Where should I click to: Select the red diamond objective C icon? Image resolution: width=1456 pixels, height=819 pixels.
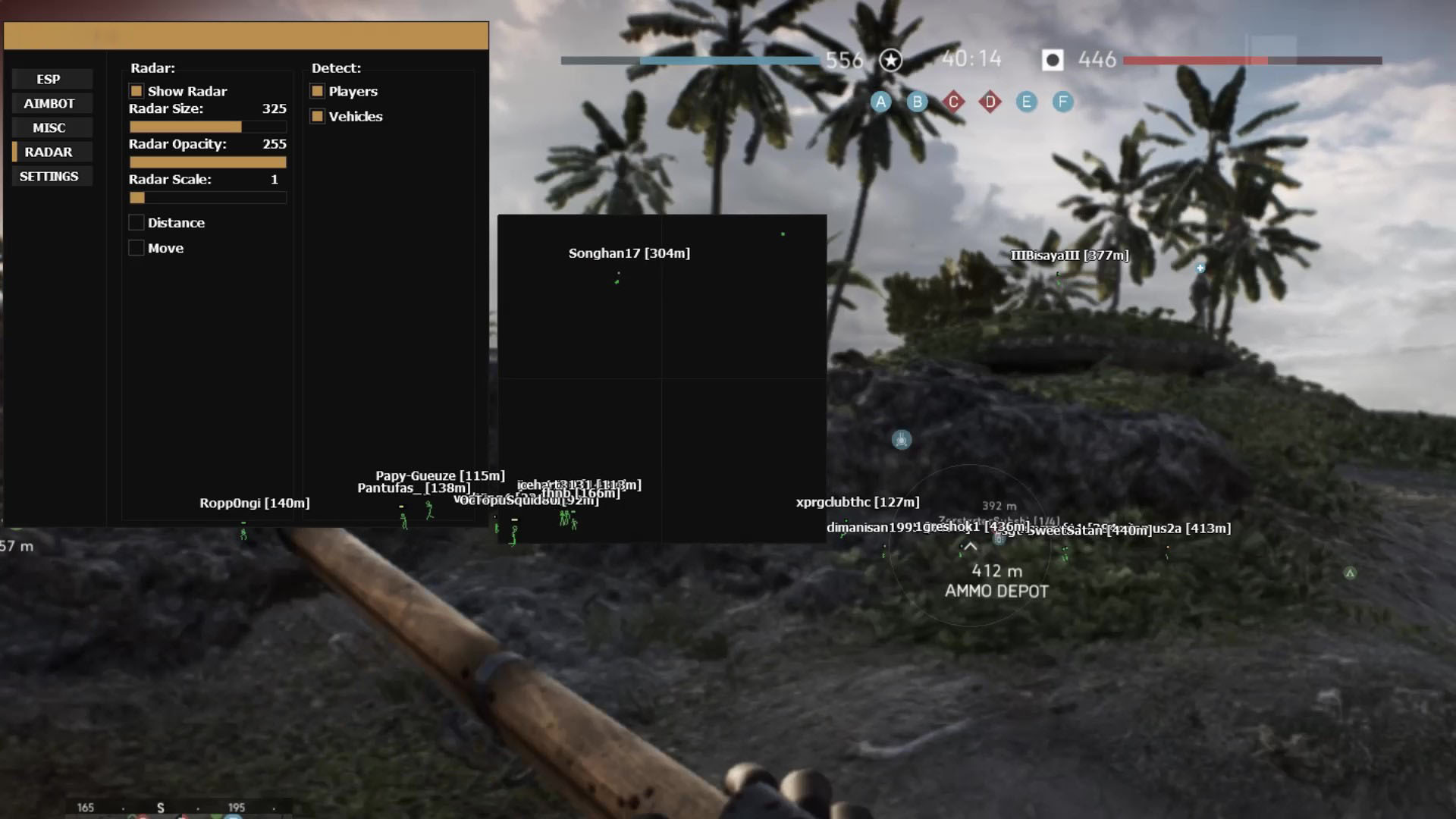952,100
